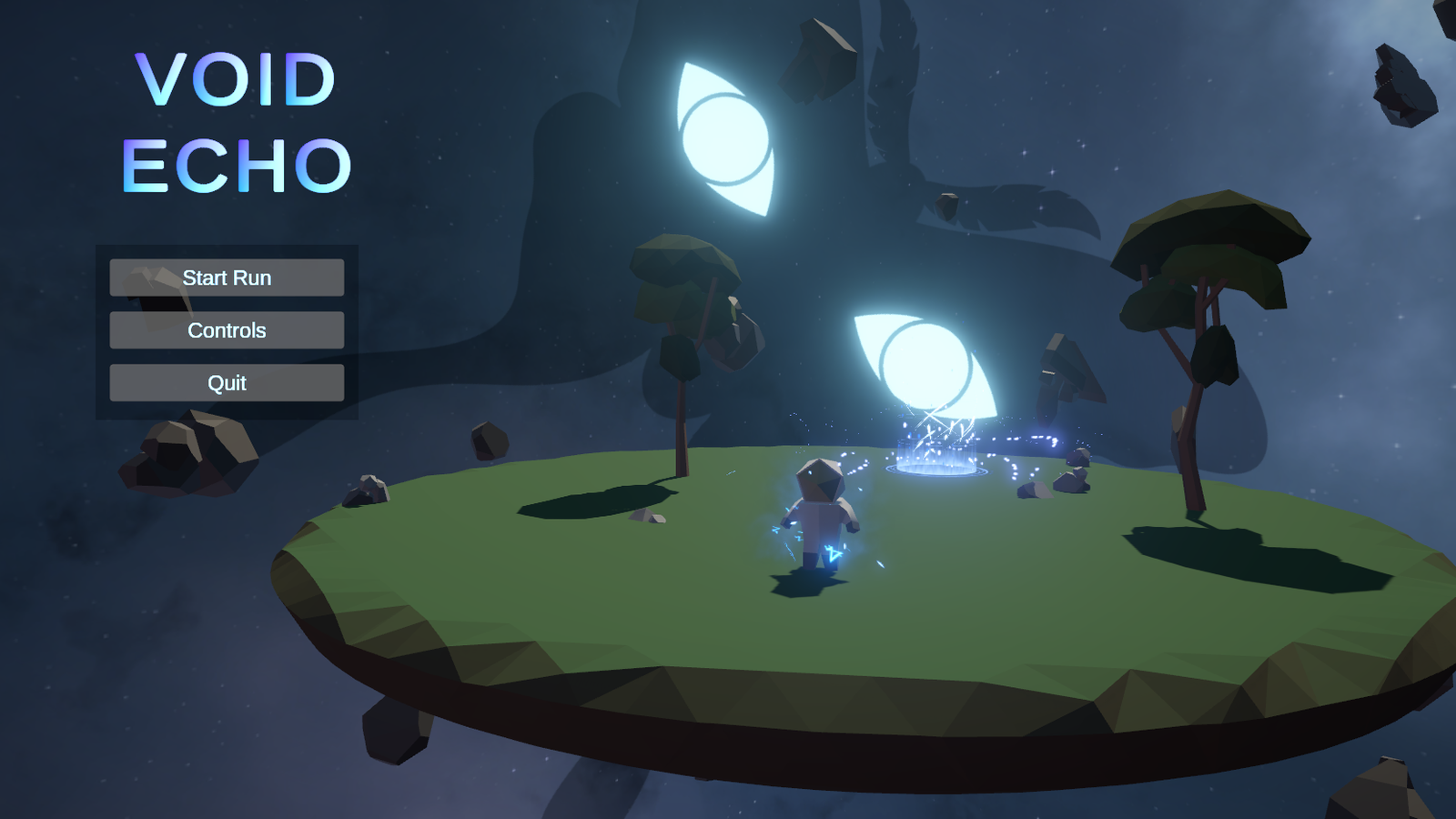Click the glowing portal ring near the character
1456x819 pixels.
(937, 469)
